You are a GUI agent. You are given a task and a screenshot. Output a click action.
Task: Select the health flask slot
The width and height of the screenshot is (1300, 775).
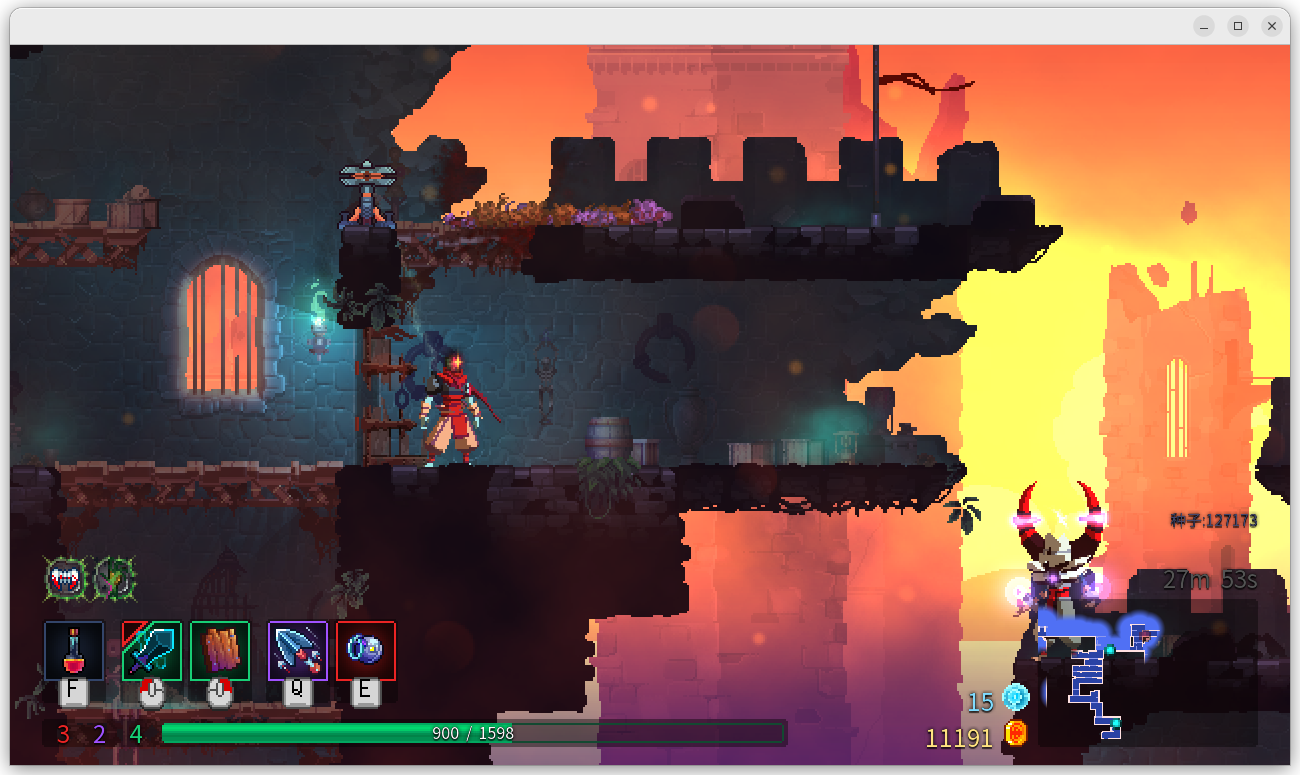coord(73,651)
